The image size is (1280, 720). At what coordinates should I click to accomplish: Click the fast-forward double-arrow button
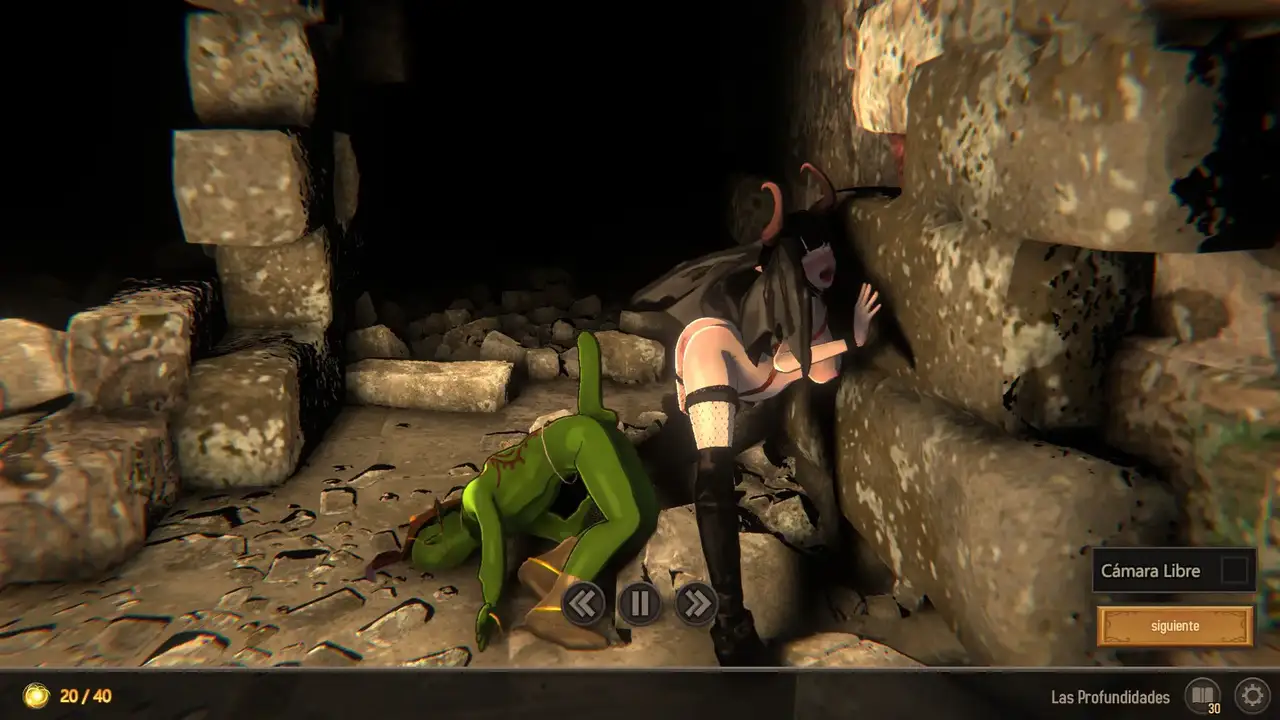click(x=696, y=603)
